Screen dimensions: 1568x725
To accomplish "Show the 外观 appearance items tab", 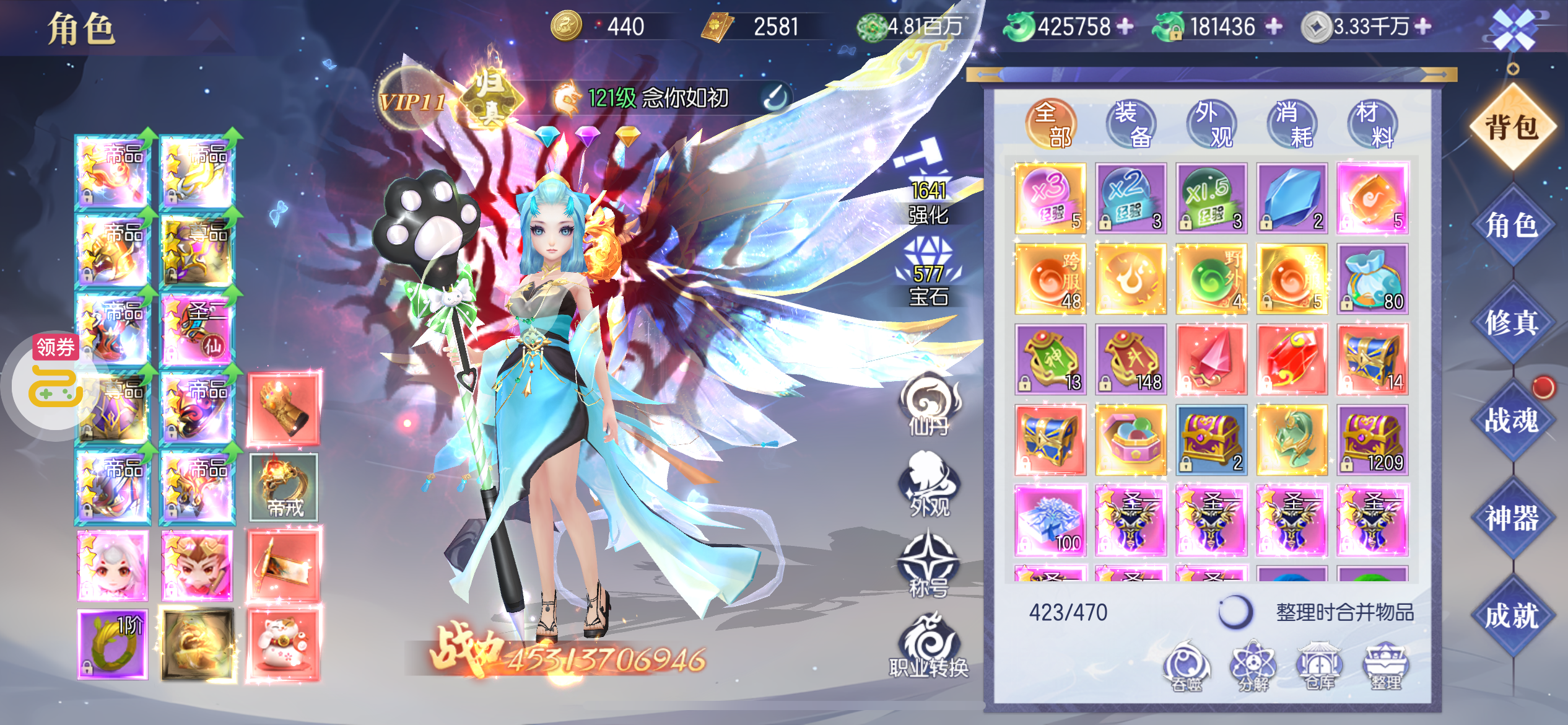I will [1212, 124].
